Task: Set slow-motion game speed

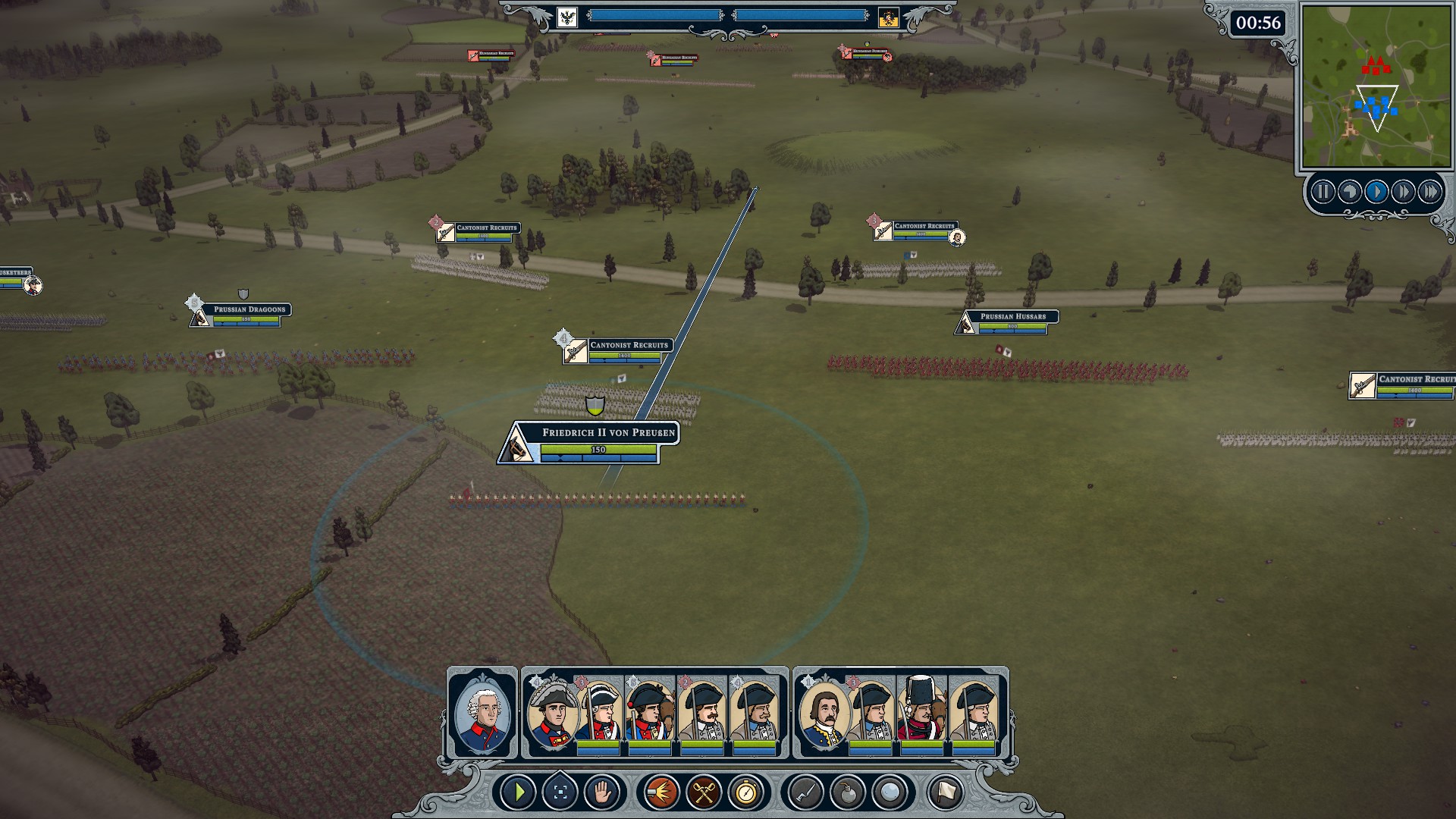Action: 1349,192
